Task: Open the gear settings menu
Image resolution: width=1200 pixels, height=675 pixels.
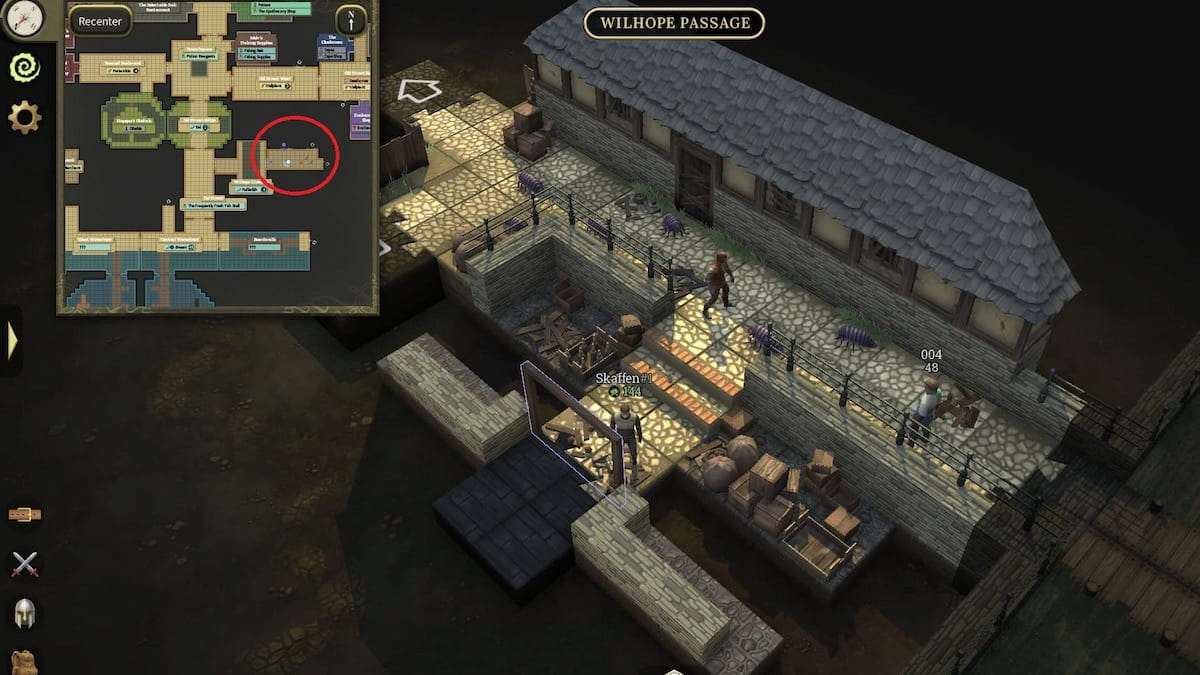Action: coord(24,118)
